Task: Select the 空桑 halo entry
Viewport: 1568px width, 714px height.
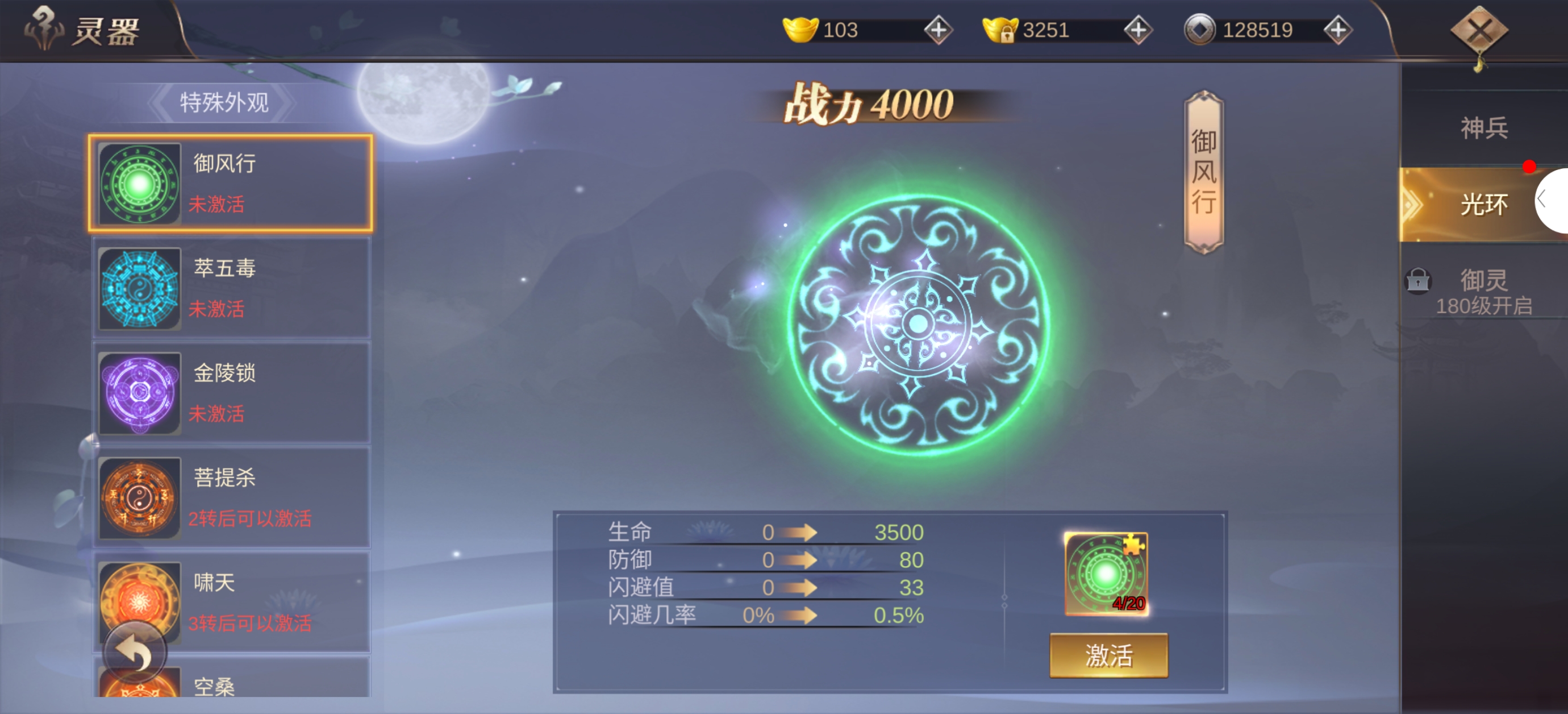Action: tap(230, 683)
